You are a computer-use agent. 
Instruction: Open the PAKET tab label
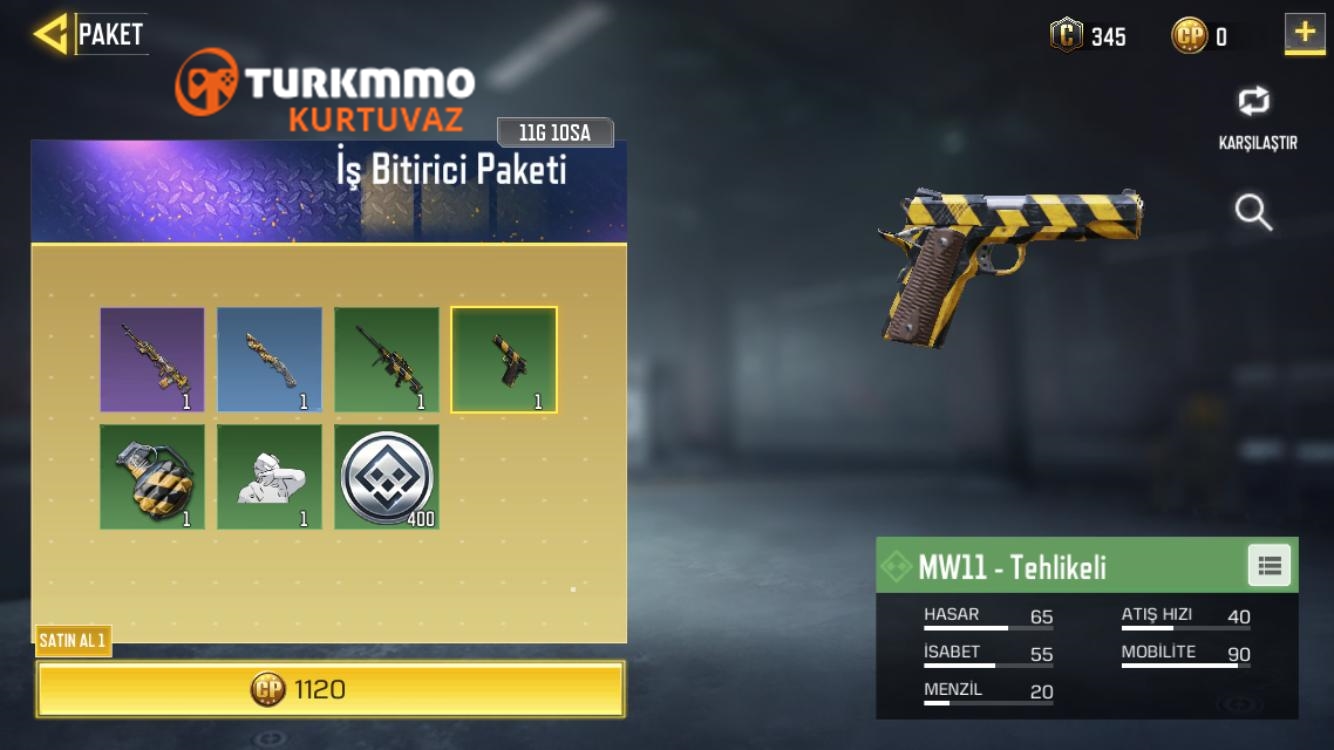coord(110,33)
